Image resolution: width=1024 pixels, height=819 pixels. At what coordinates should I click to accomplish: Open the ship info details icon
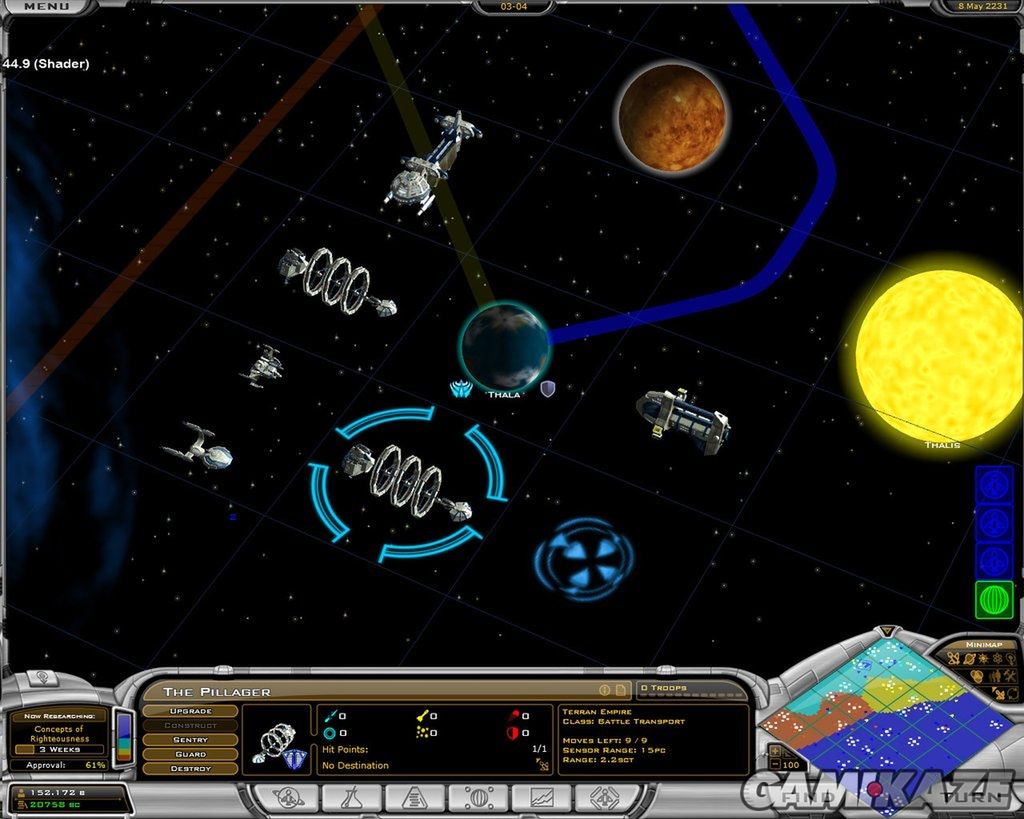(x=604, y=690)
